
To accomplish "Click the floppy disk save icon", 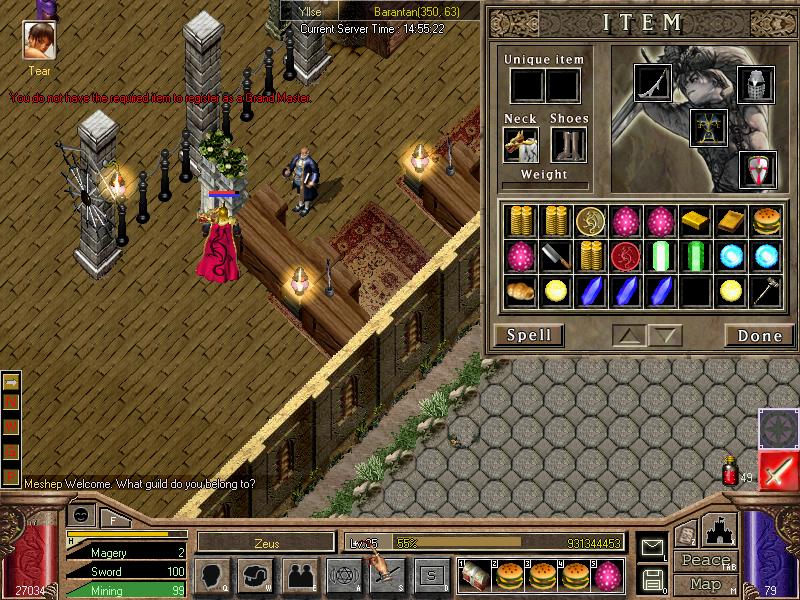I will 652,578.
